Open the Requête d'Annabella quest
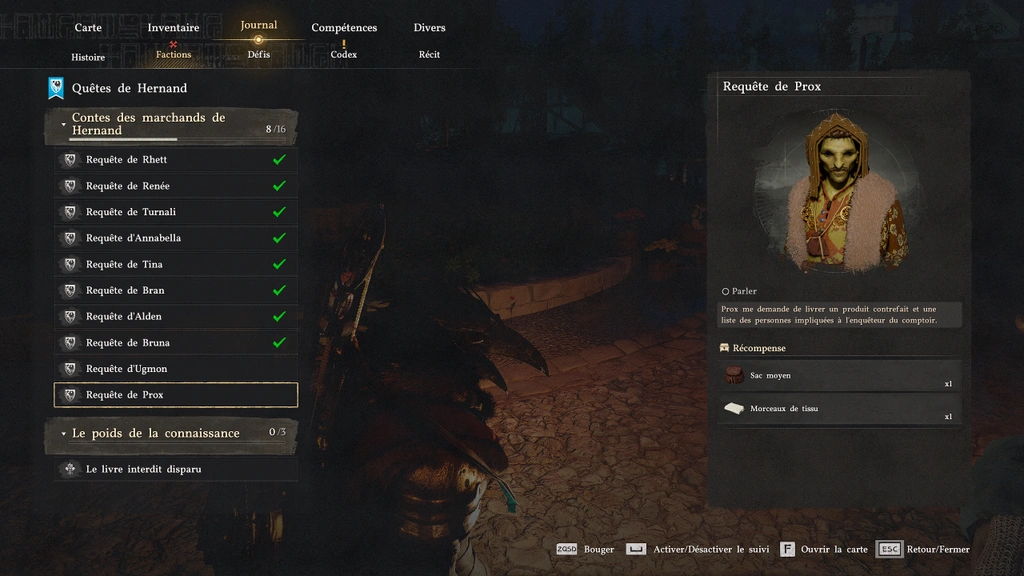Image resolution: width=1024 pixels, height=576 pixels. point(175,238)
